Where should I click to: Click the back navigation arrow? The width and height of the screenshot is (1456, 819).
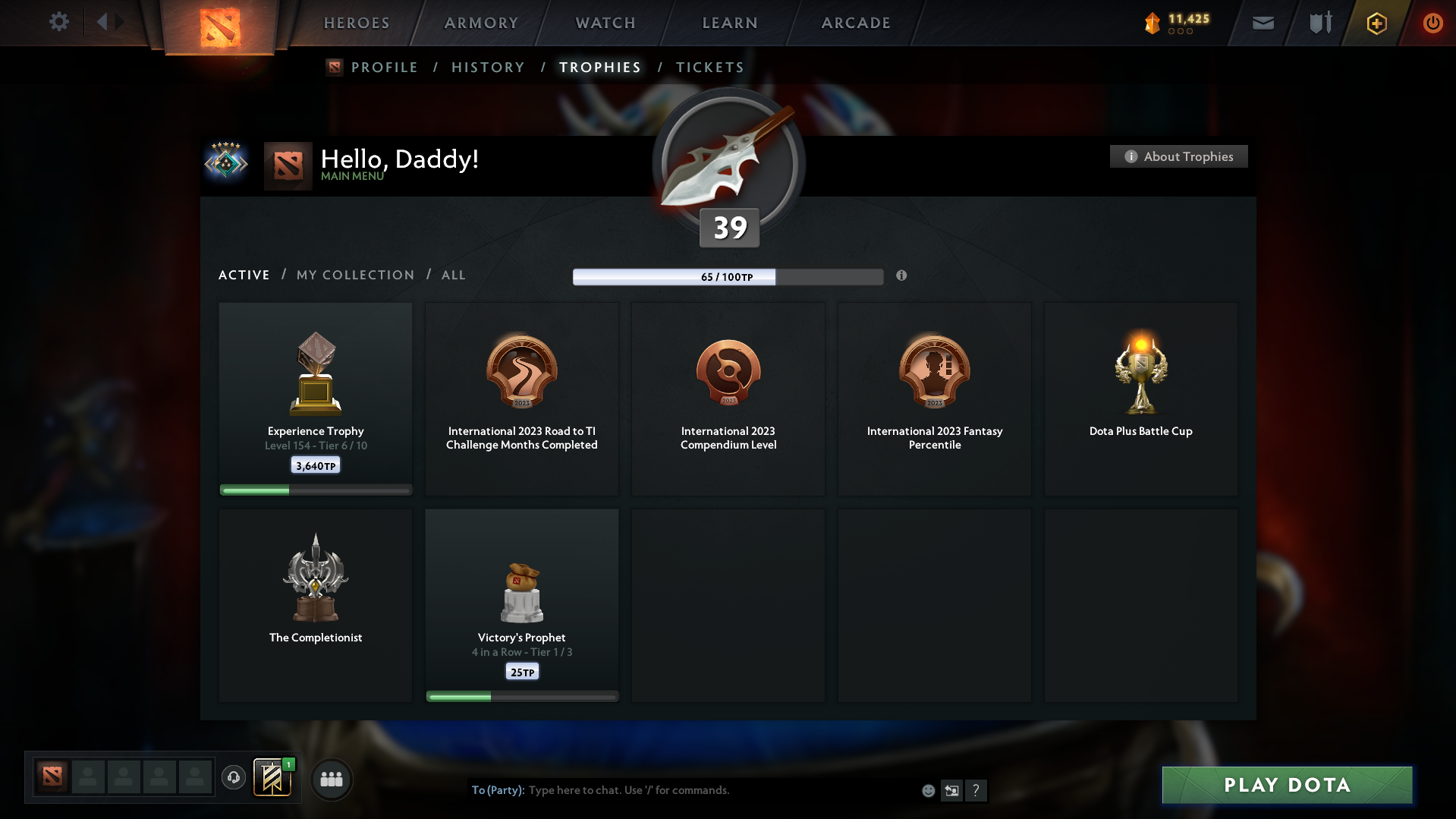coord(102,22)
